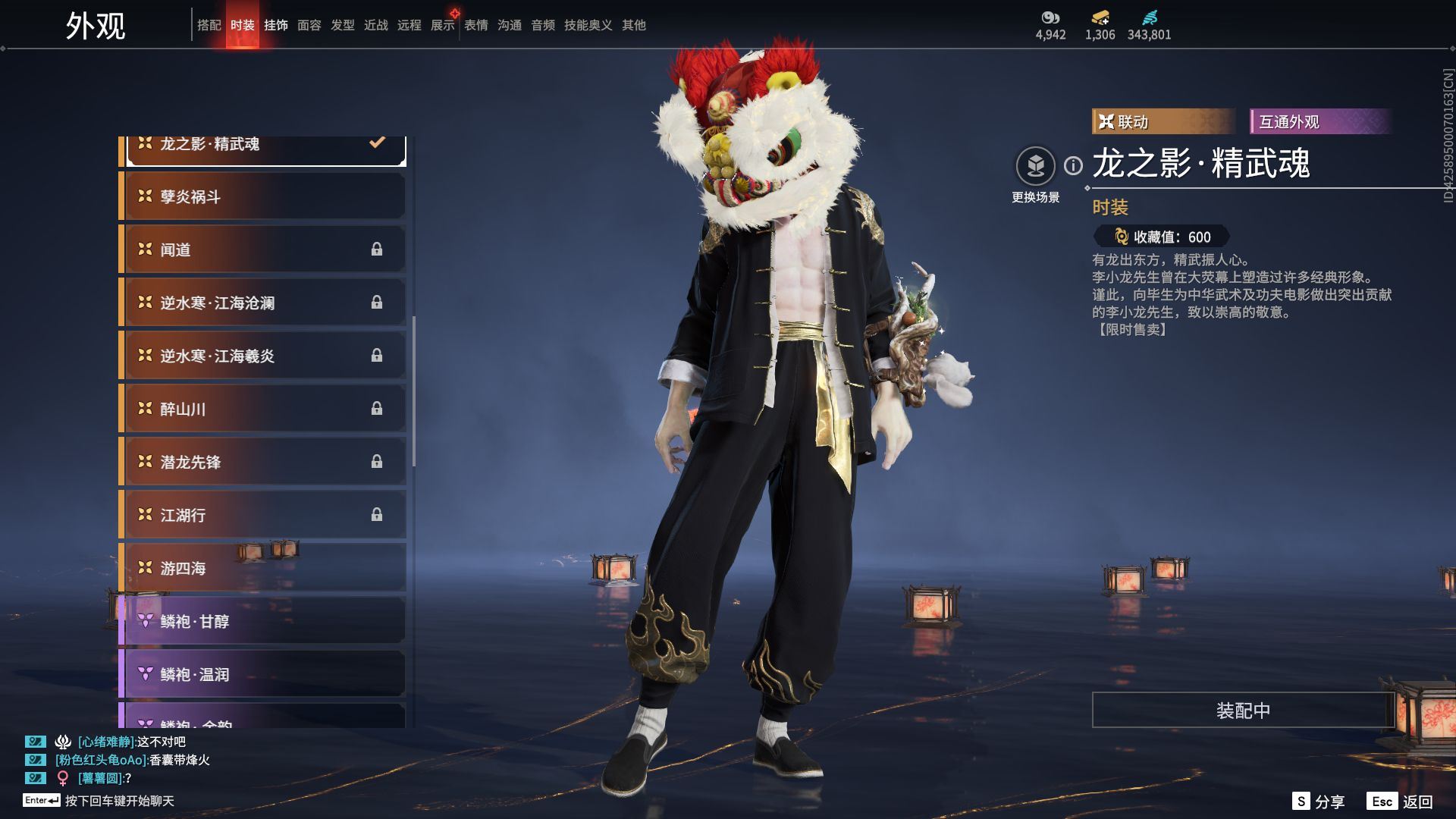Pick the 鳞袍·温润 outfit row

click(x=264, y=674)
